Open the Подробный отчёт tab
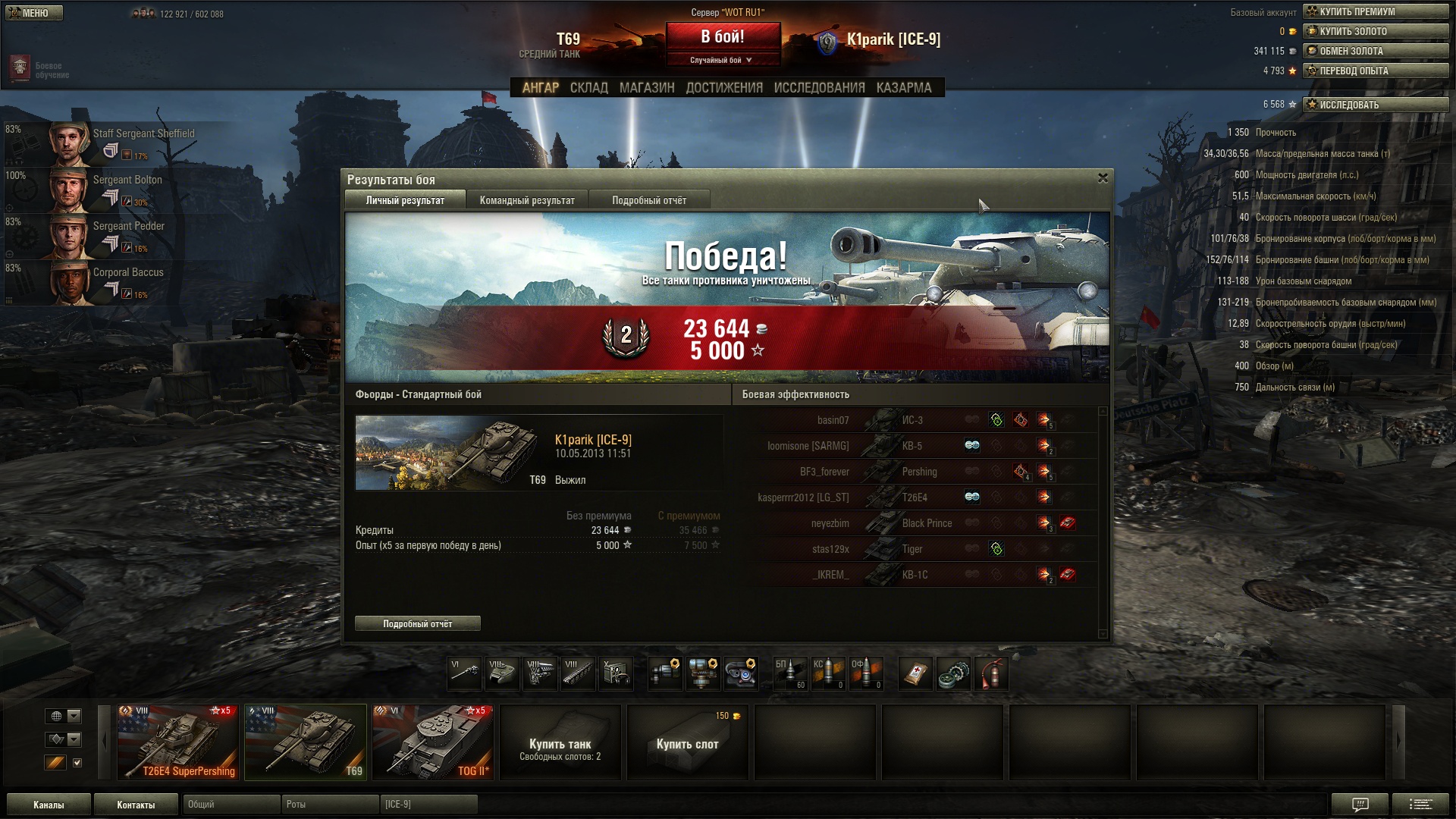This screenshot has height=819, width=1456. click(x=649, y=200)
